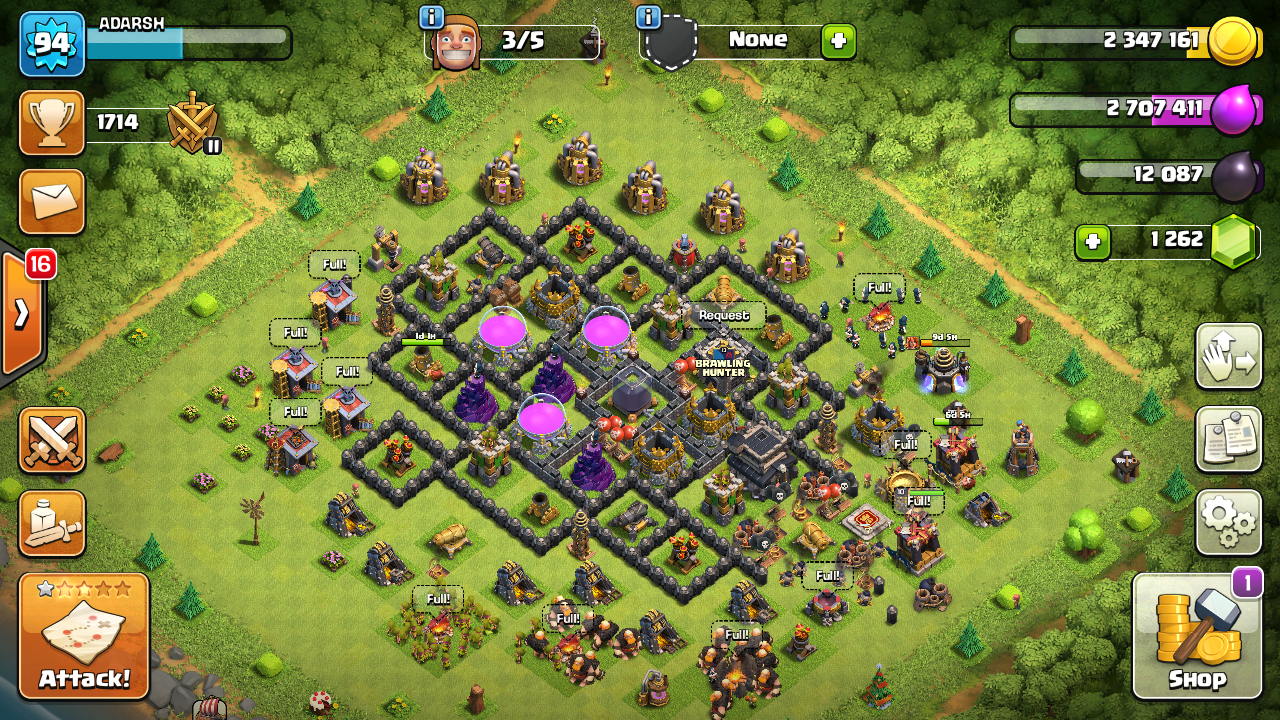Open player profile via level 94 badge
This screenshot has width=1280, height=720.
coord(51,44)
